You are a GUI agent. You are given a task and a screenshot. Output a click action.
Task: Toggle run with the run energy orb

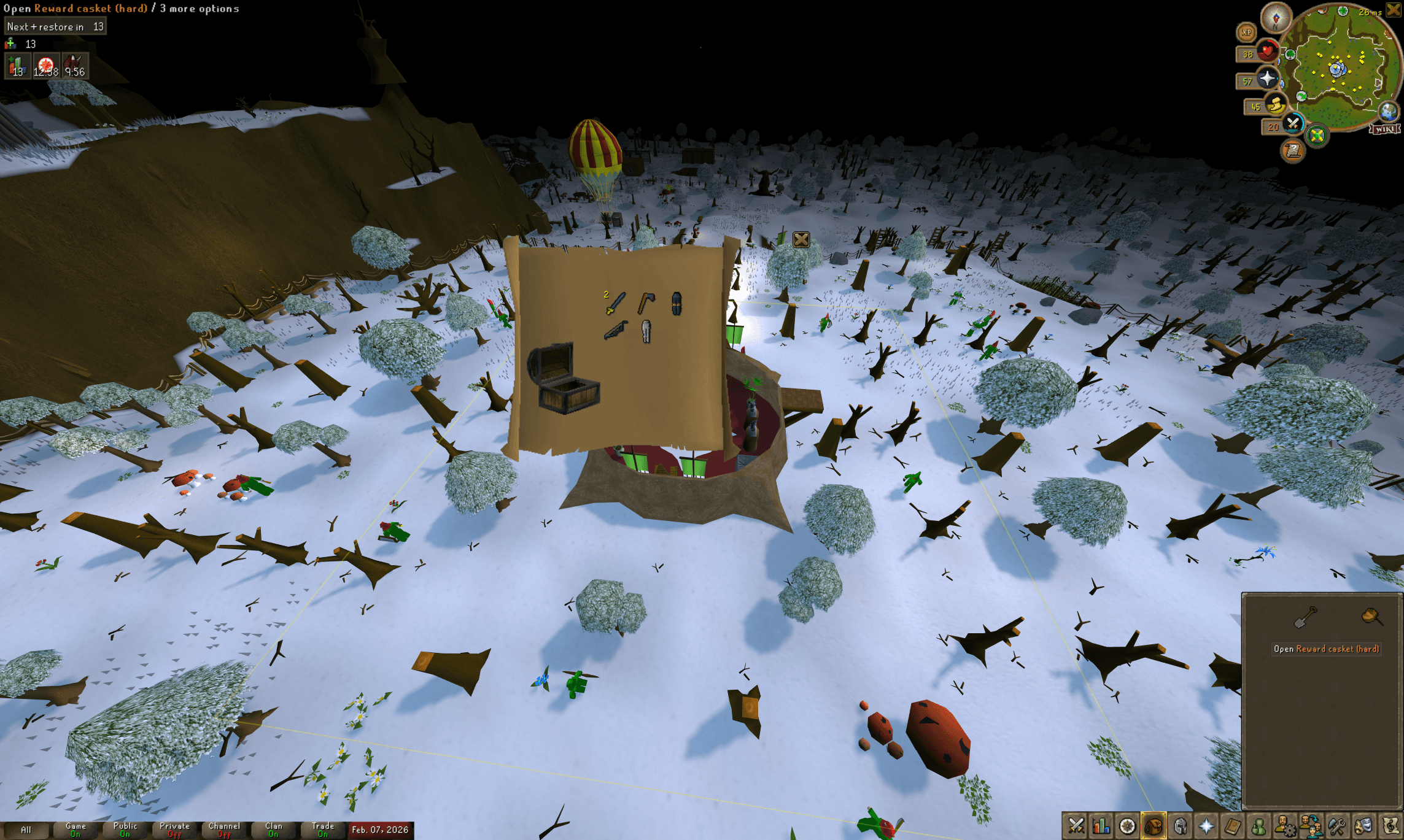[x=1276, y=106]
